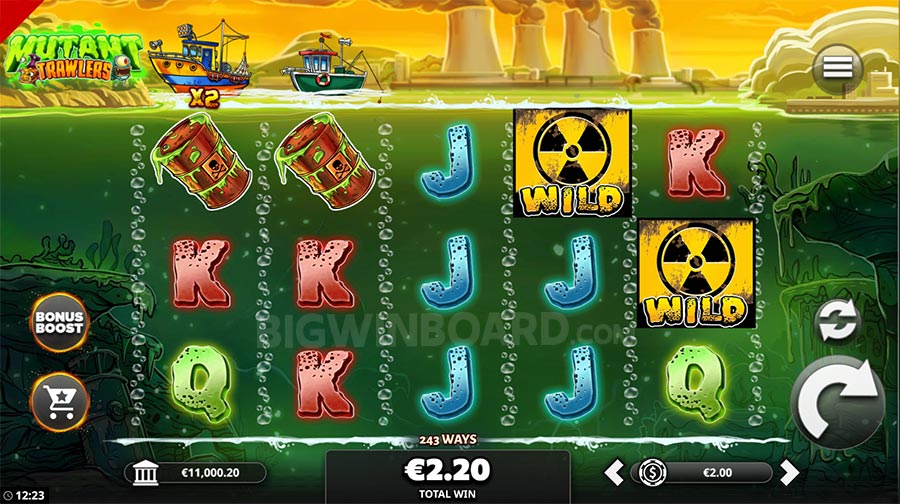The width and height of the screenshot is (900, 504).
Task: Open the hamburger menu
Action: pyautogui.click(x=838, y=68)
